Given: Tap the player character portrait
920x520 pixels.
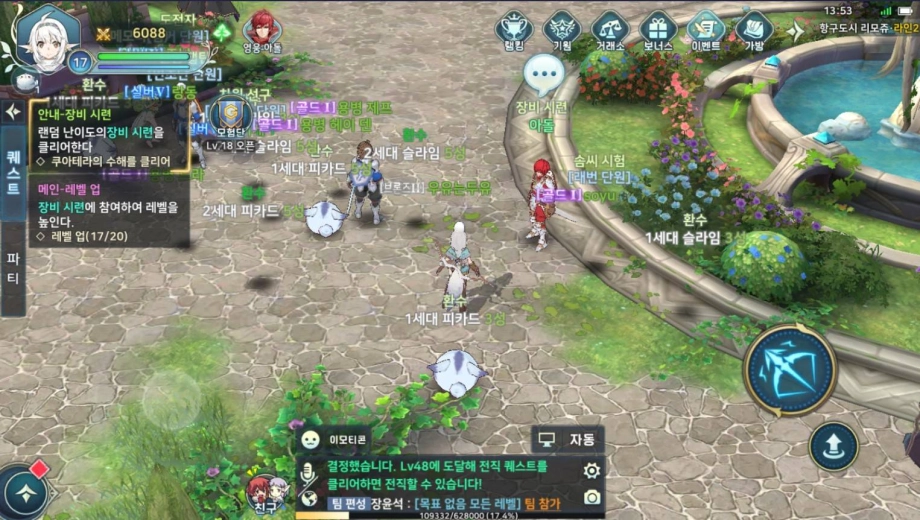Looking at the screenshot, I should click(x=46, y=36).
